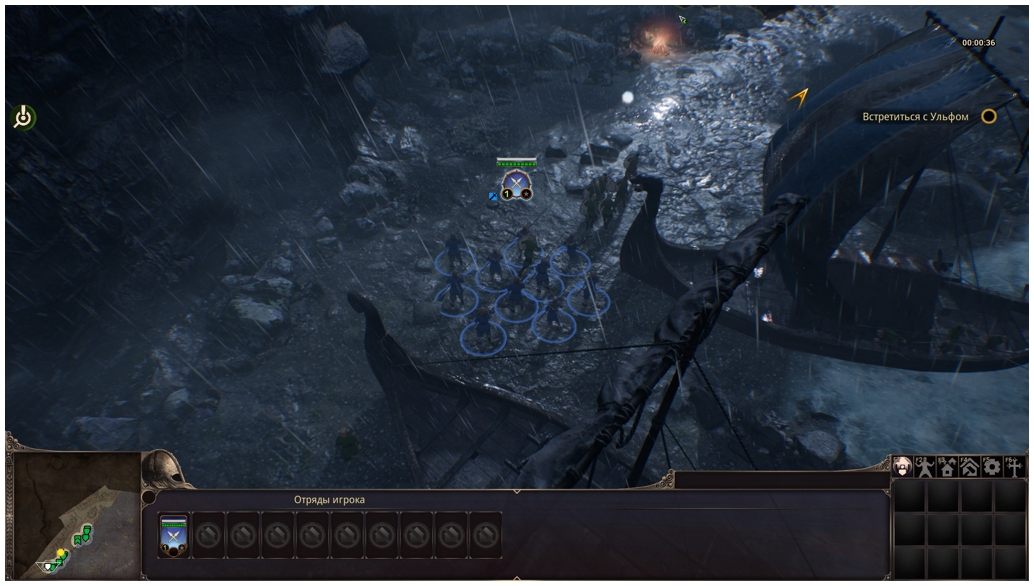Switch to the F6 cross tab
The width and height of the screenshot is (1034, 586).
click(x=1014, y=466)
